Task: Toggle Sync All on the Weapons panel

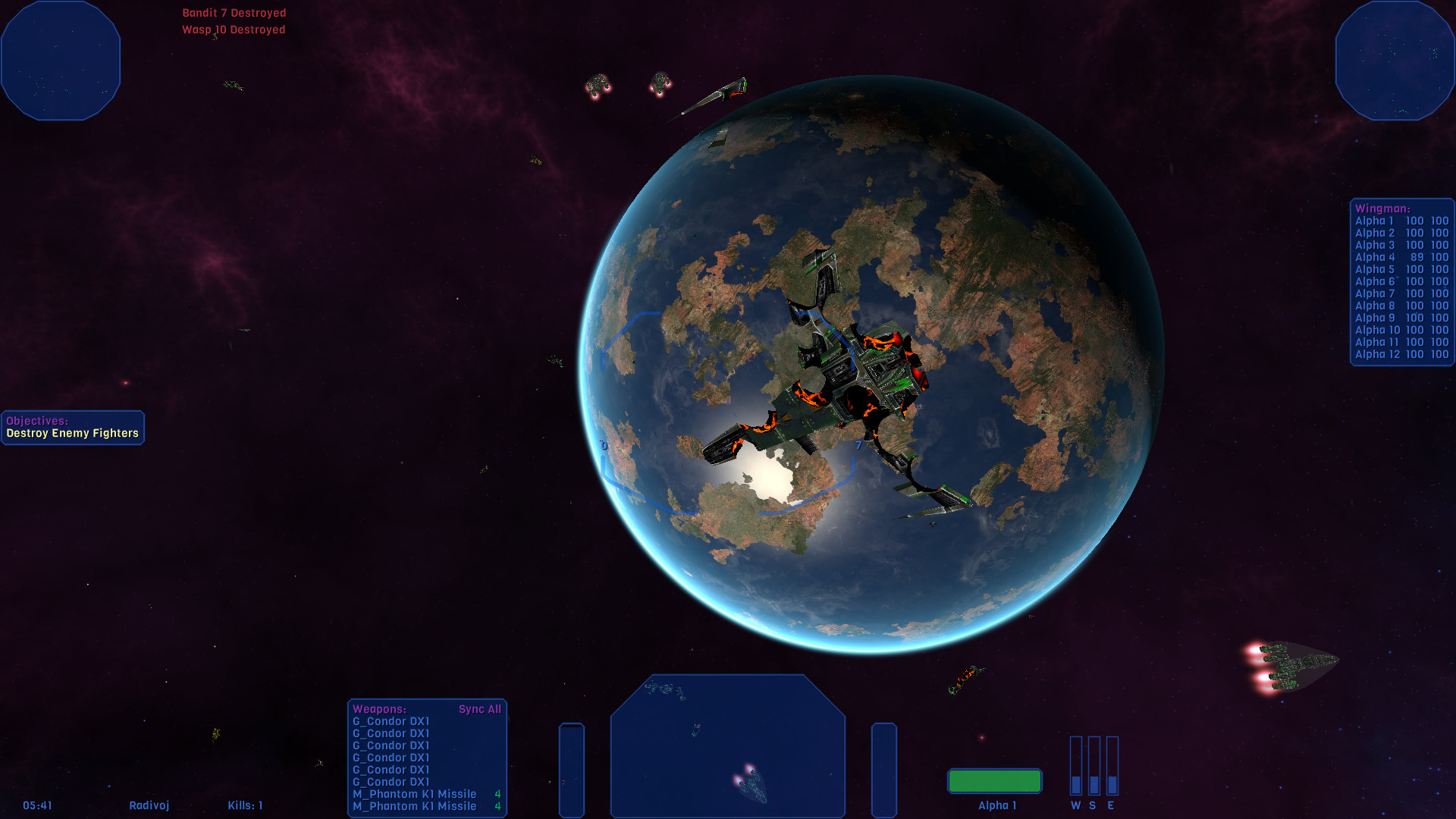Action: (480, 709)
